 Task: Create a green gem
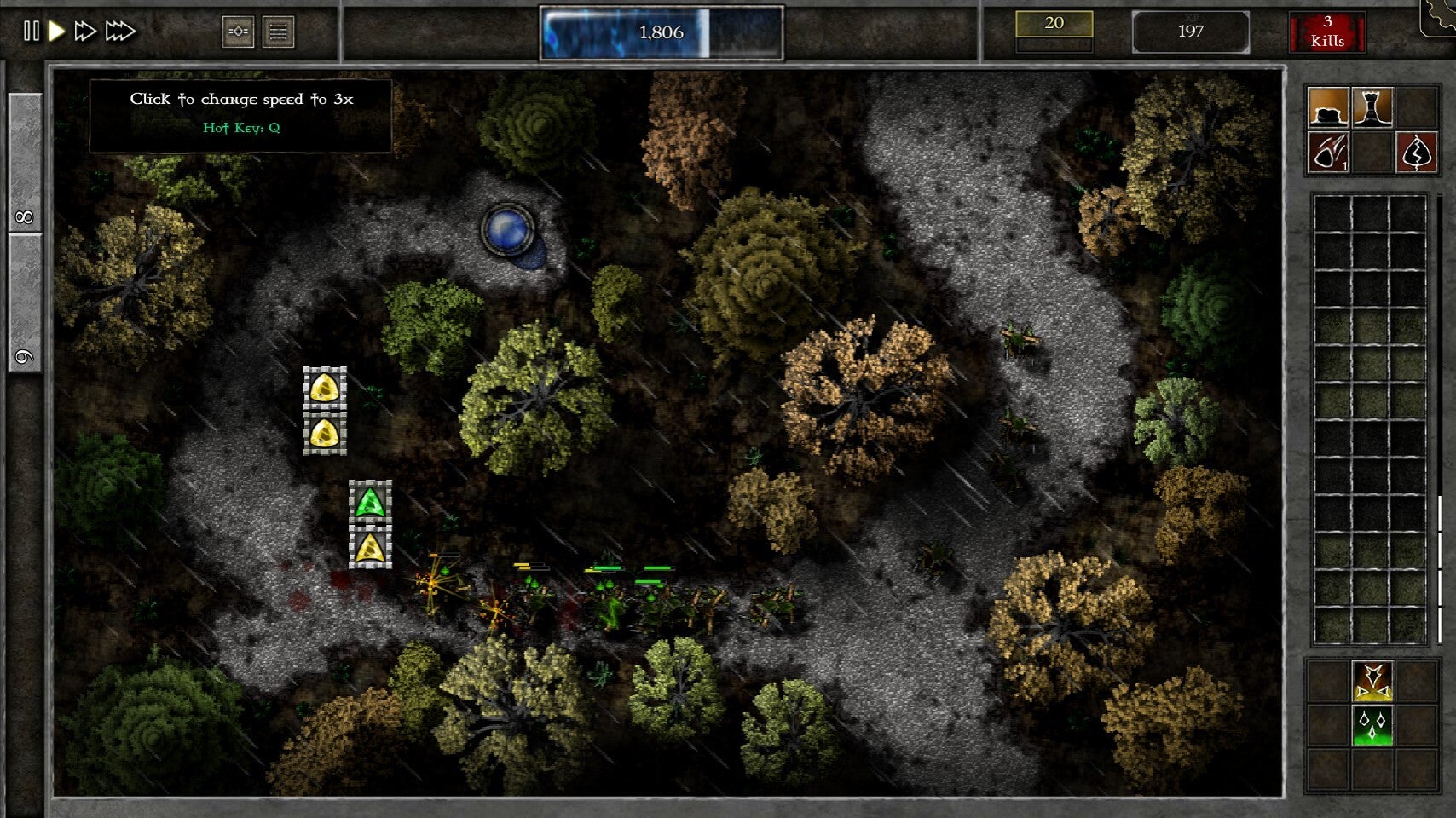pyautogui.click(x=1372, y=725)
